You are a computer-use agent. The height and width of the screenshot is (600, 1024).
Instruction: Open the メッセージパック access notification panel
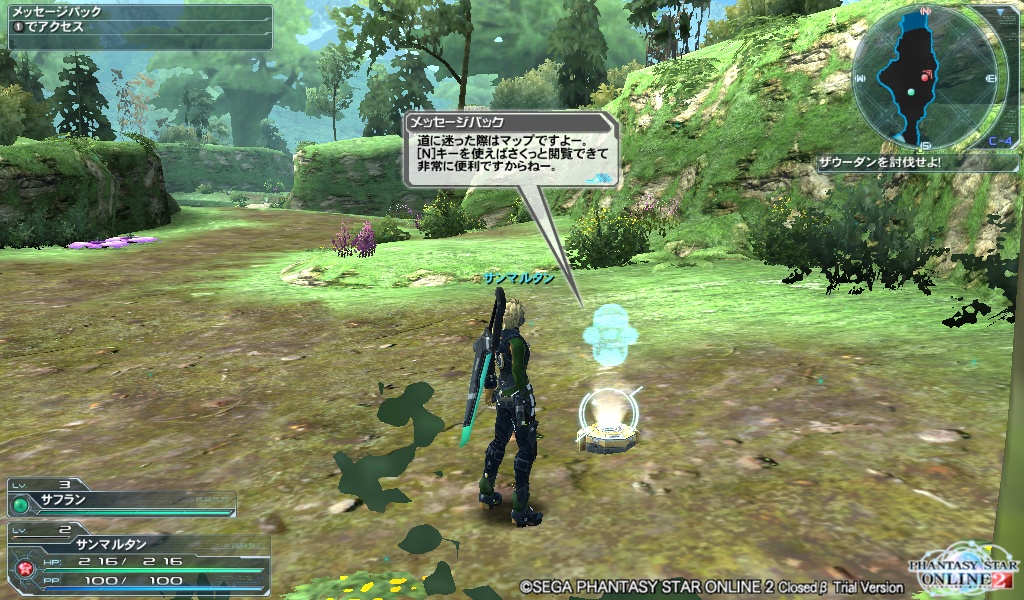point(139,26)
